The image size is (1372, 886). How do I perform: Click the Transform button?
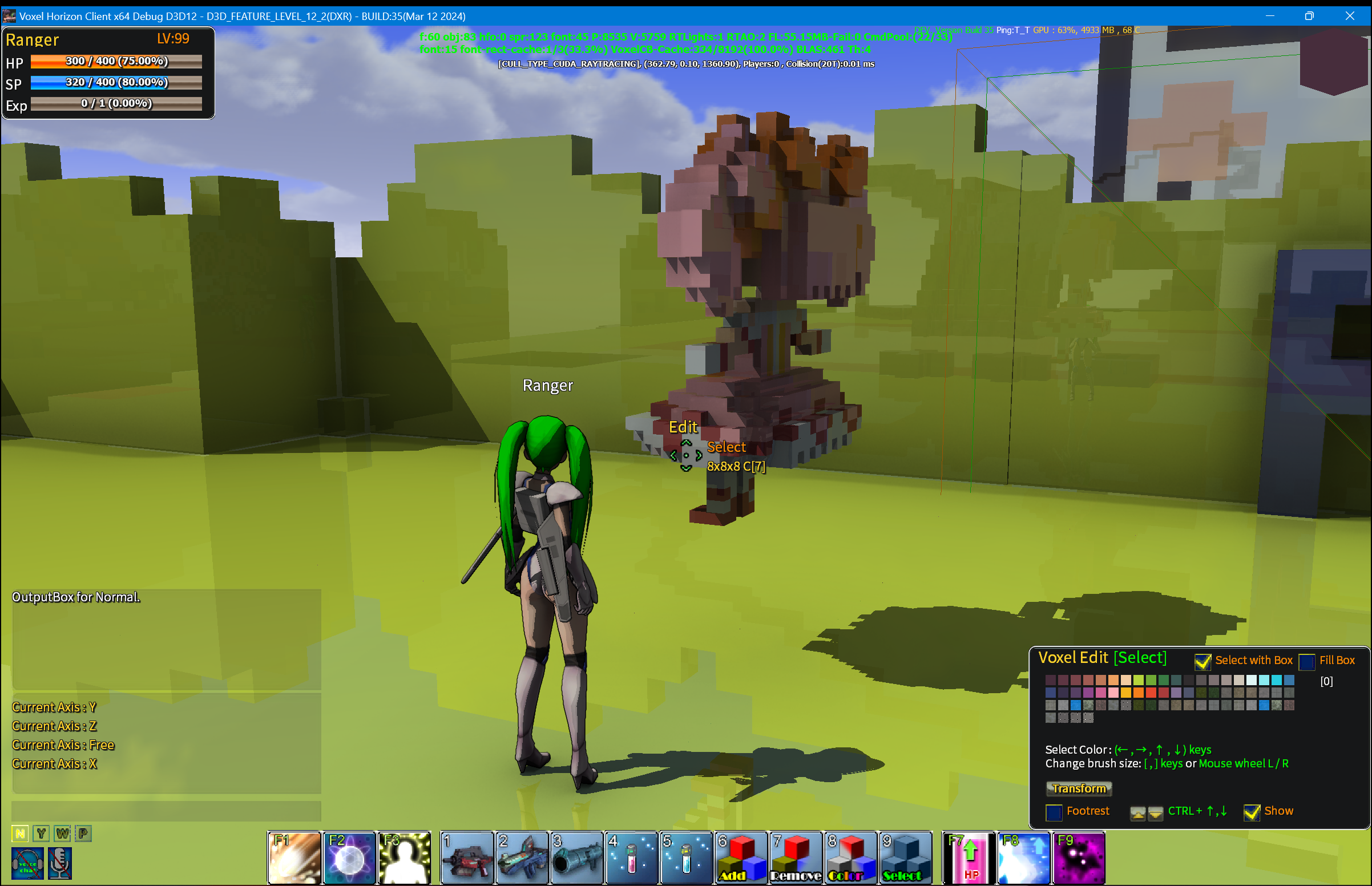click(x=1079, y=789)
